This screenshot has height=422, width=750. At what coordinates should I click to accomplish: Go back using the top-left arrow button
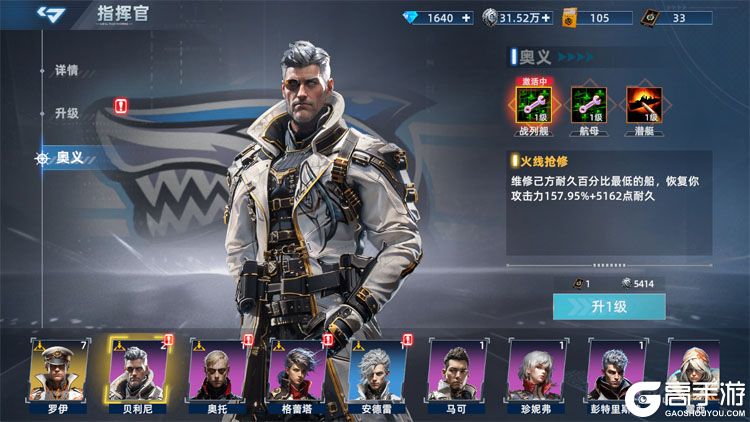tap(48, 14)
